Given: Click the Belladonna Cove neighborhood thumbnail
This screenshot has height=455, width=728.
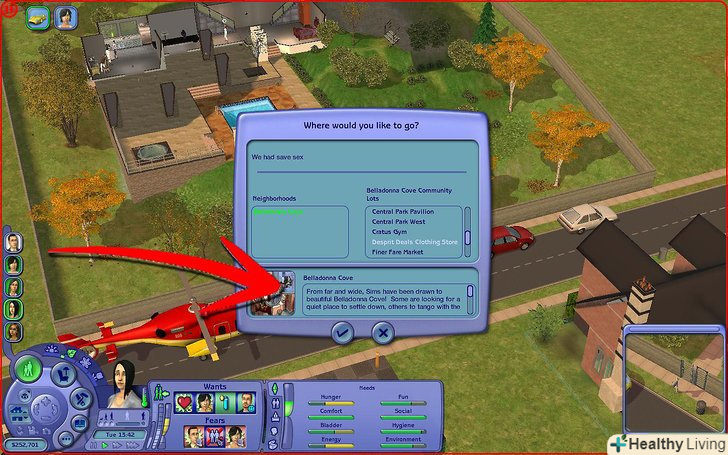Looking at the screenshot, I should (282, 293).
